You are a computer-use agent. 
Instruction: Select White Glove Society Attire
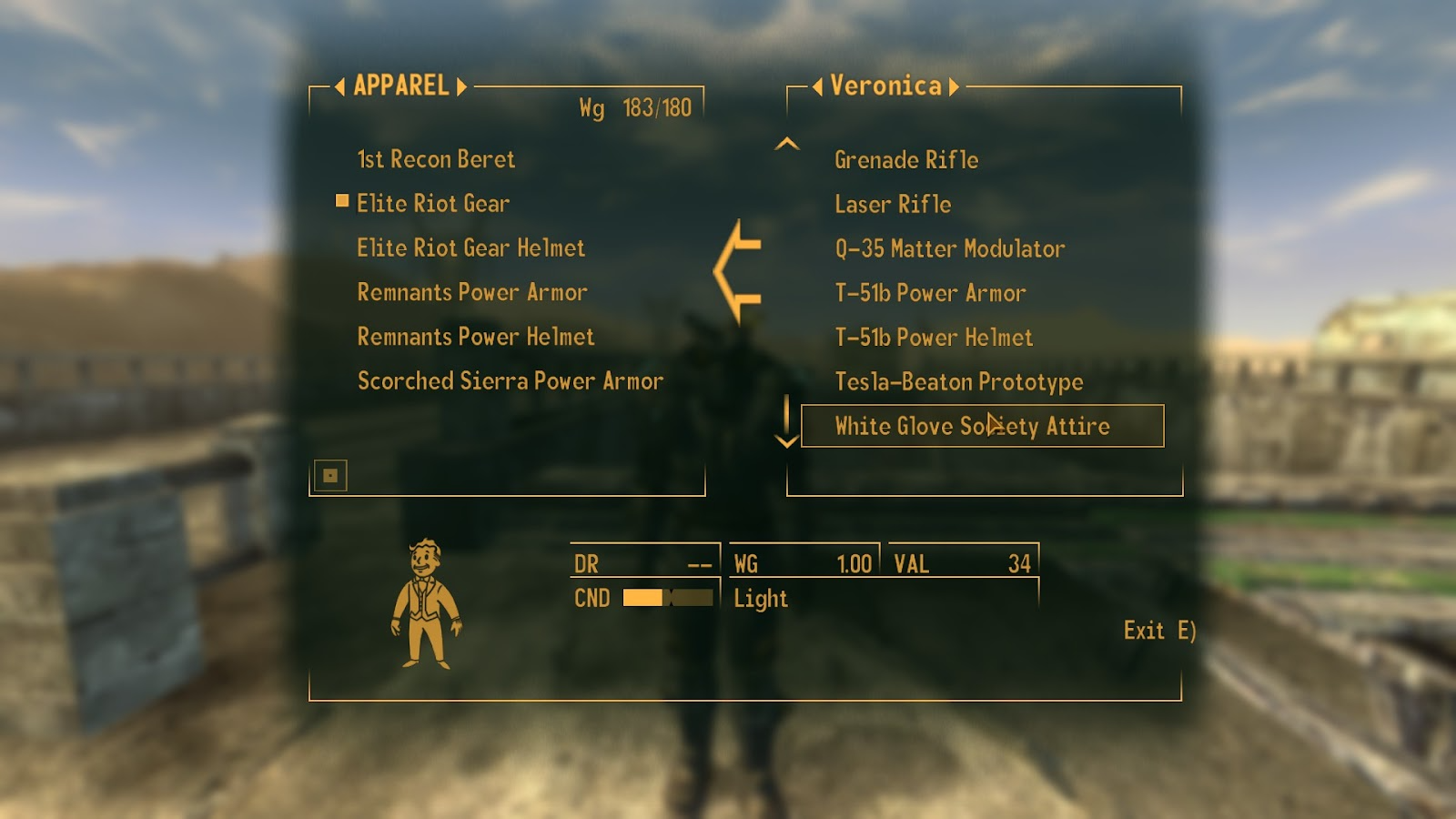point(973,425)
